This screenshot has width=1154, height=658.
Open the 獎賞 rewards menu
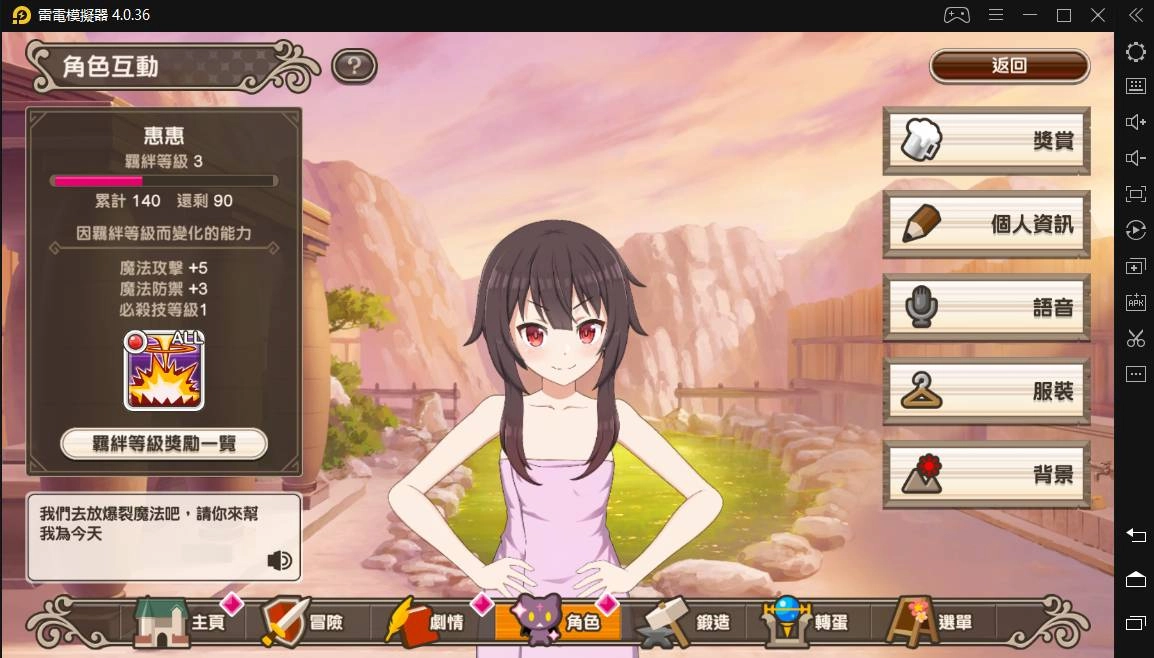[x=986, y=141]
